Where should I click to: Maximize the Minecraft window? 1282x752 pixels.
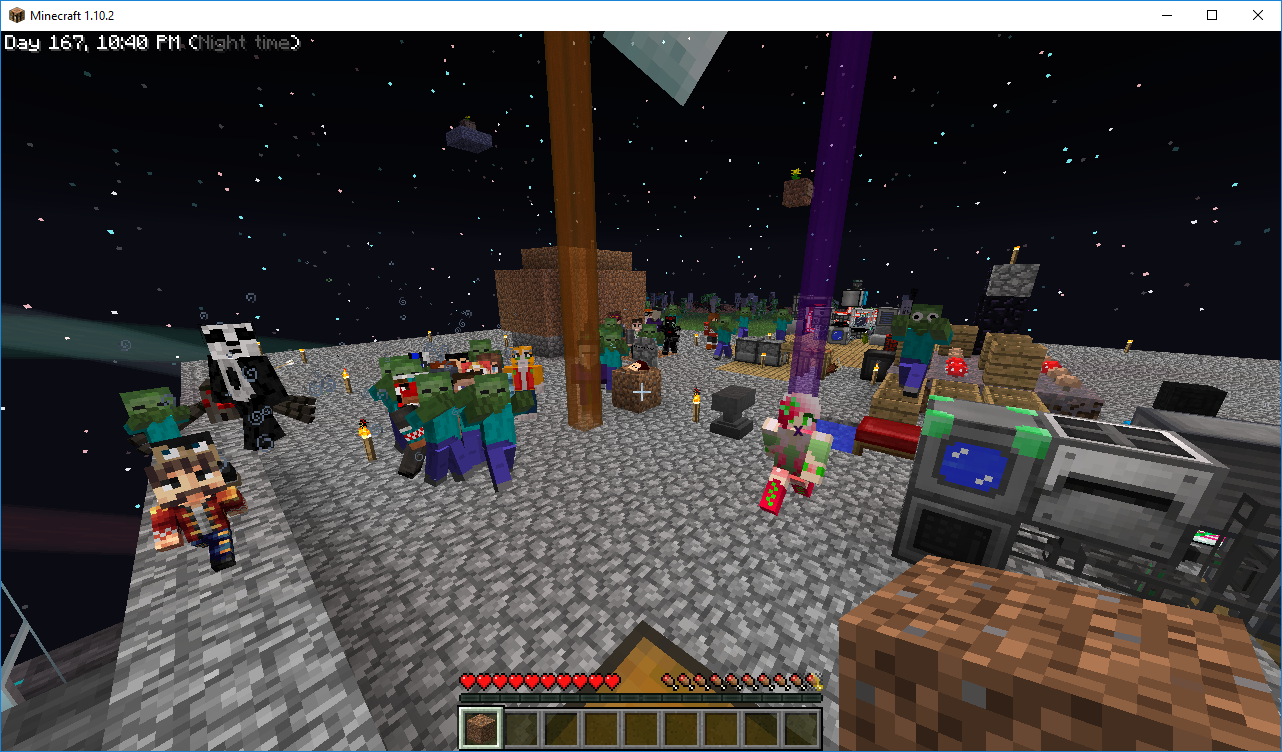click(x=1212, y=15)
